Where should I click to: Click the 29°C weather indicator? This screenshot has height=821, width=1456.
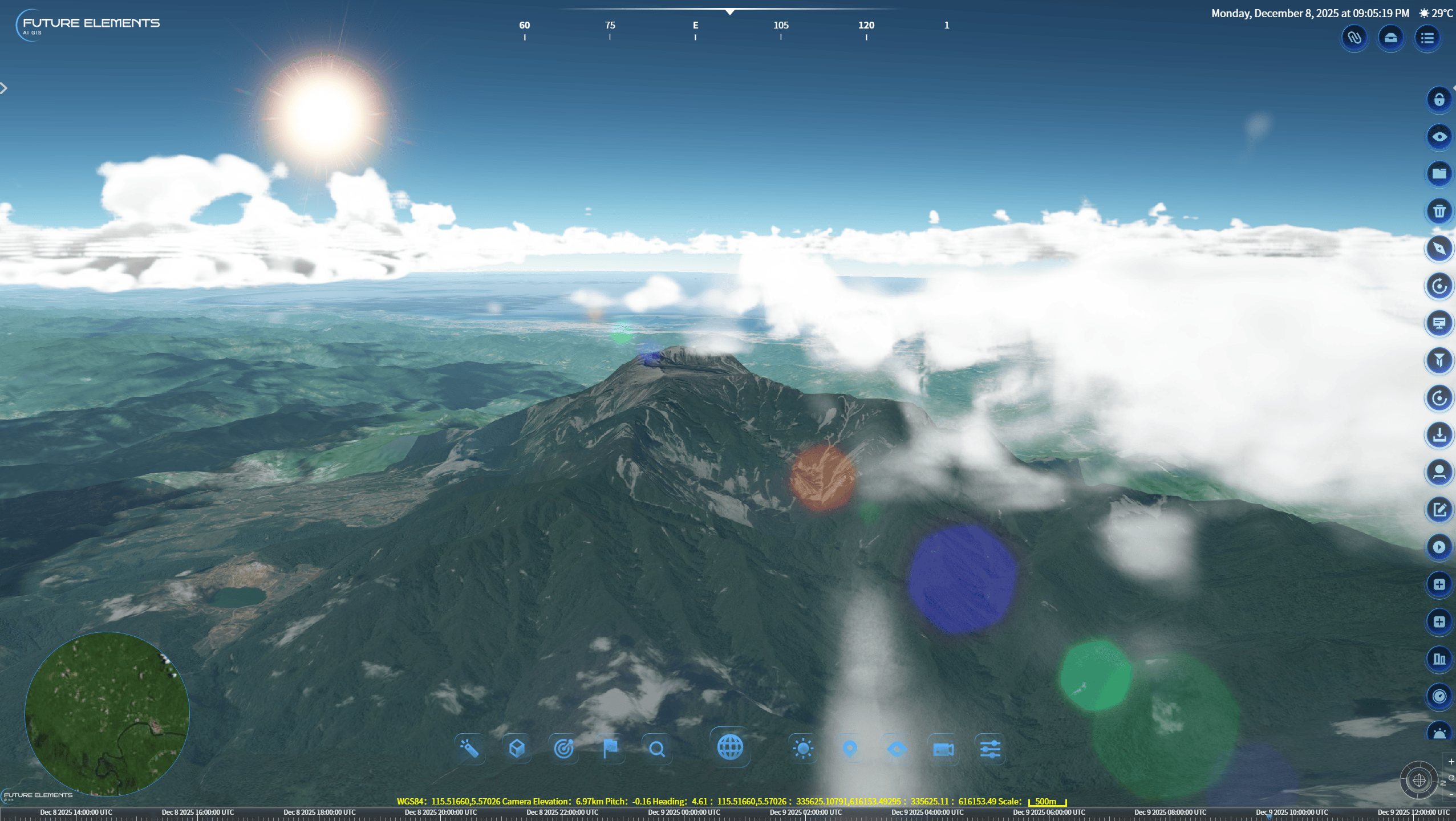[1438, 13]
